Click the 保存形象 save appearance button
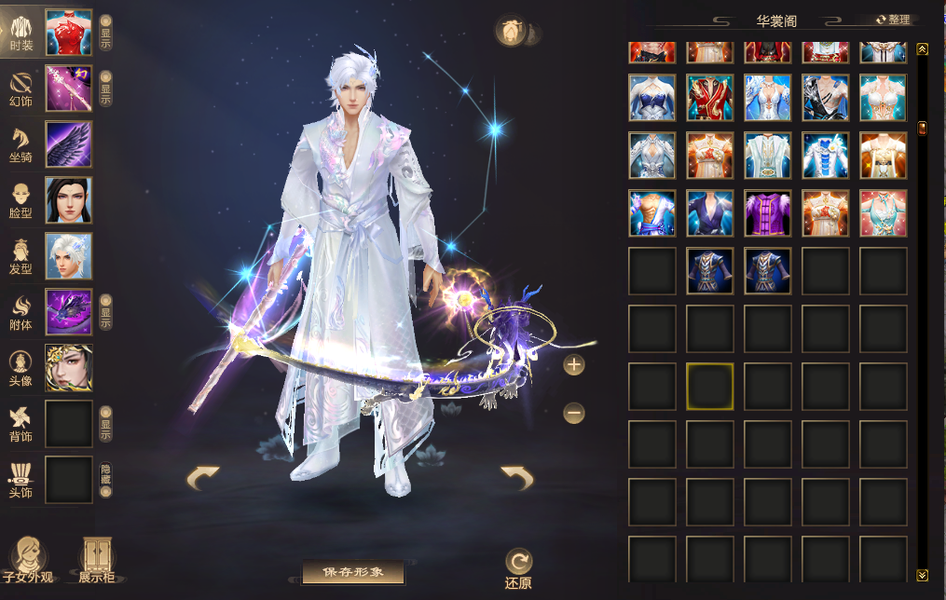Image resolution: width=946 pixels, height=600 pixels. point(353,572)
